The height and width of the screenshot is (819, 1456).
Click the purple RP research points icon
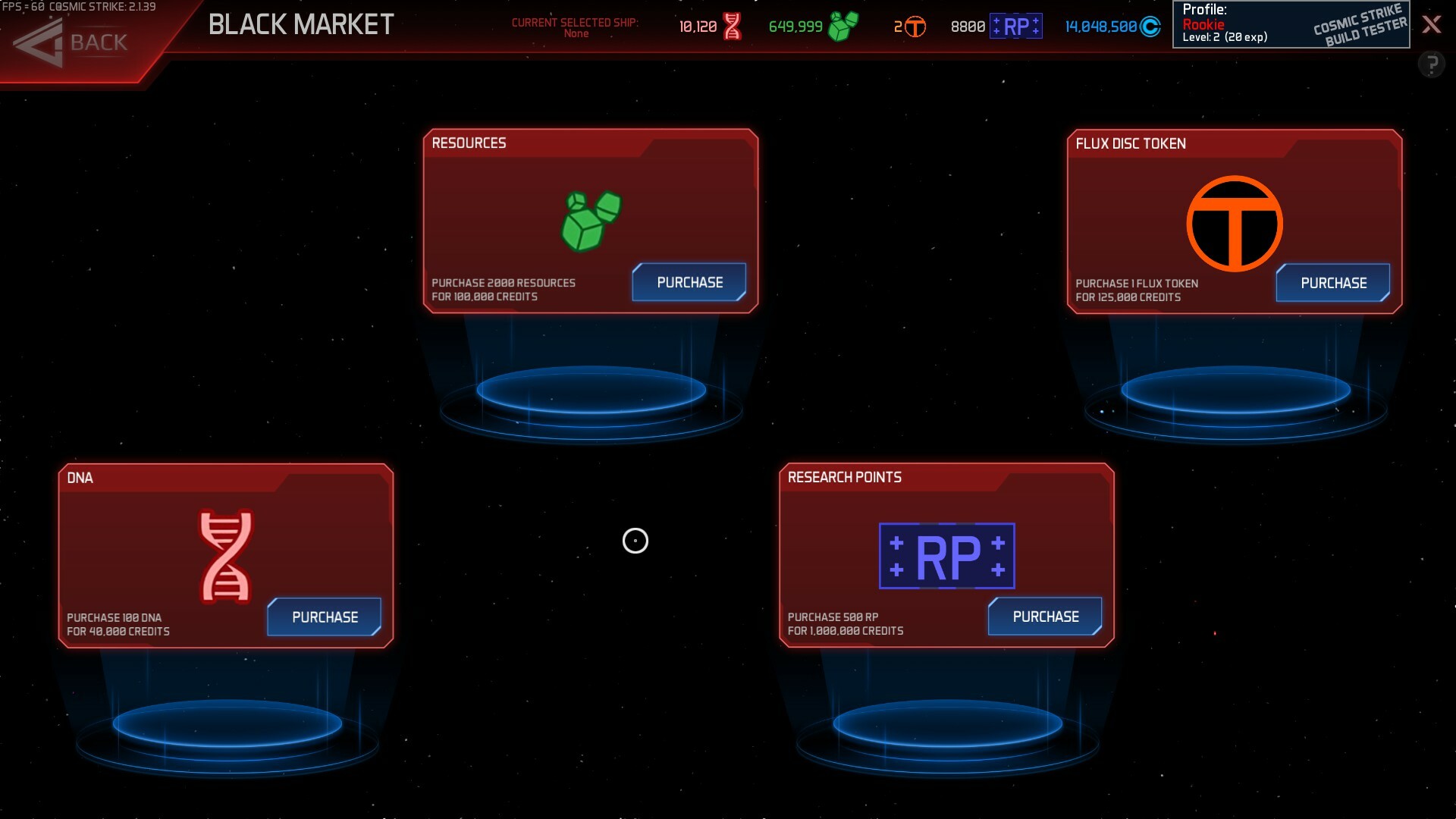coord(946,555)
